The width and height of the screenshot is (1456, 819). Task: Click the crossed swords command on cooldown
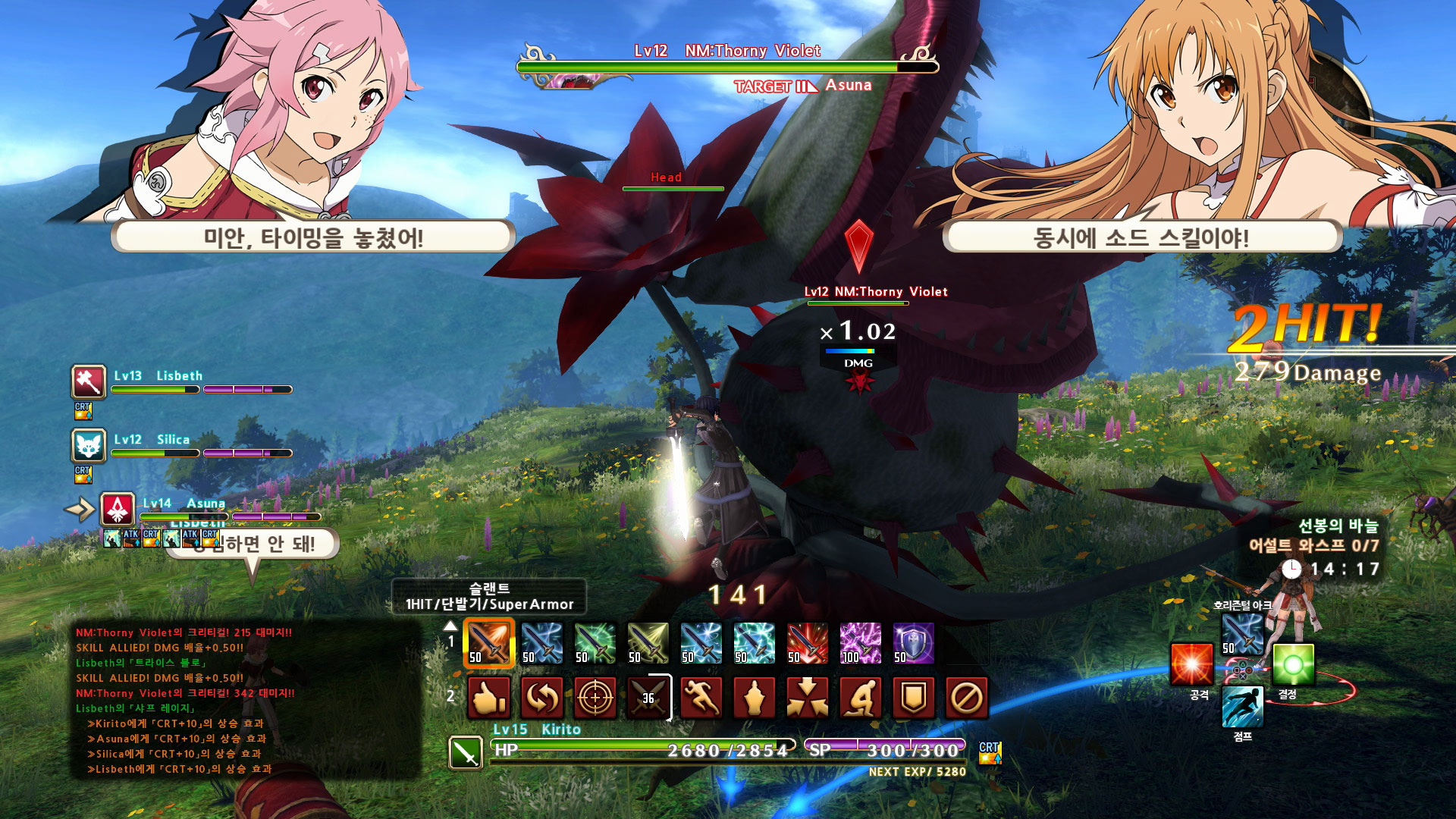[648, 698]
